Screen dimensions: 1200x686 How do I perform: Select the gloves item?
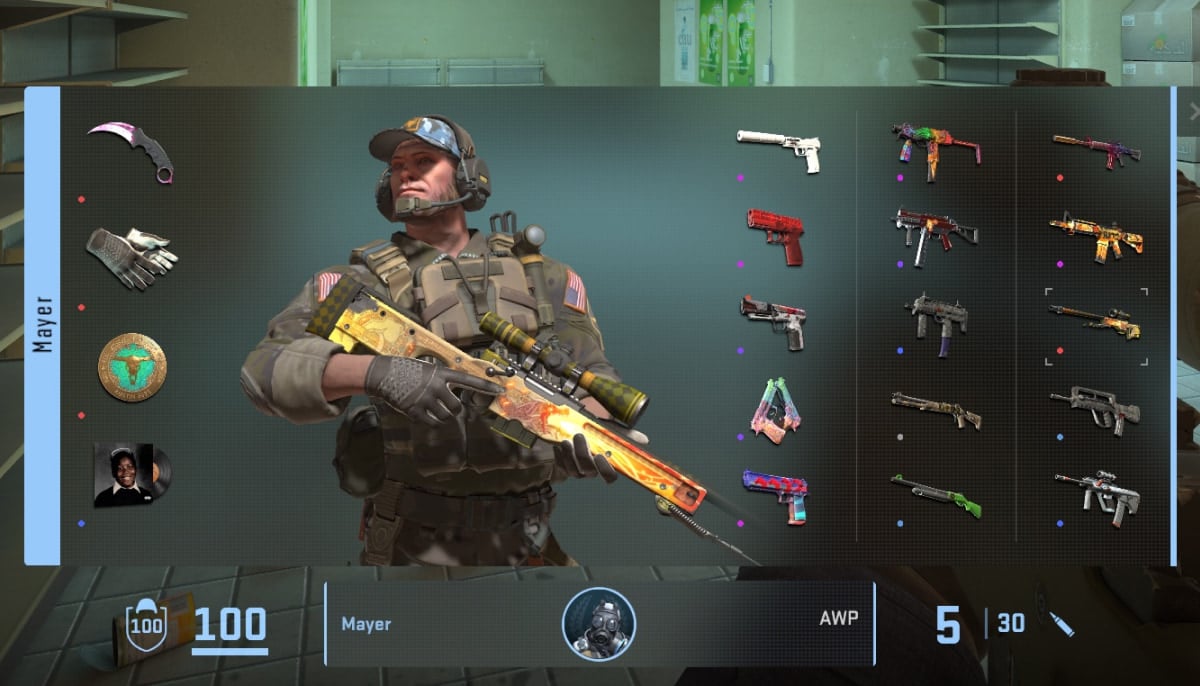pyautogui.click(x=131, y=257)
